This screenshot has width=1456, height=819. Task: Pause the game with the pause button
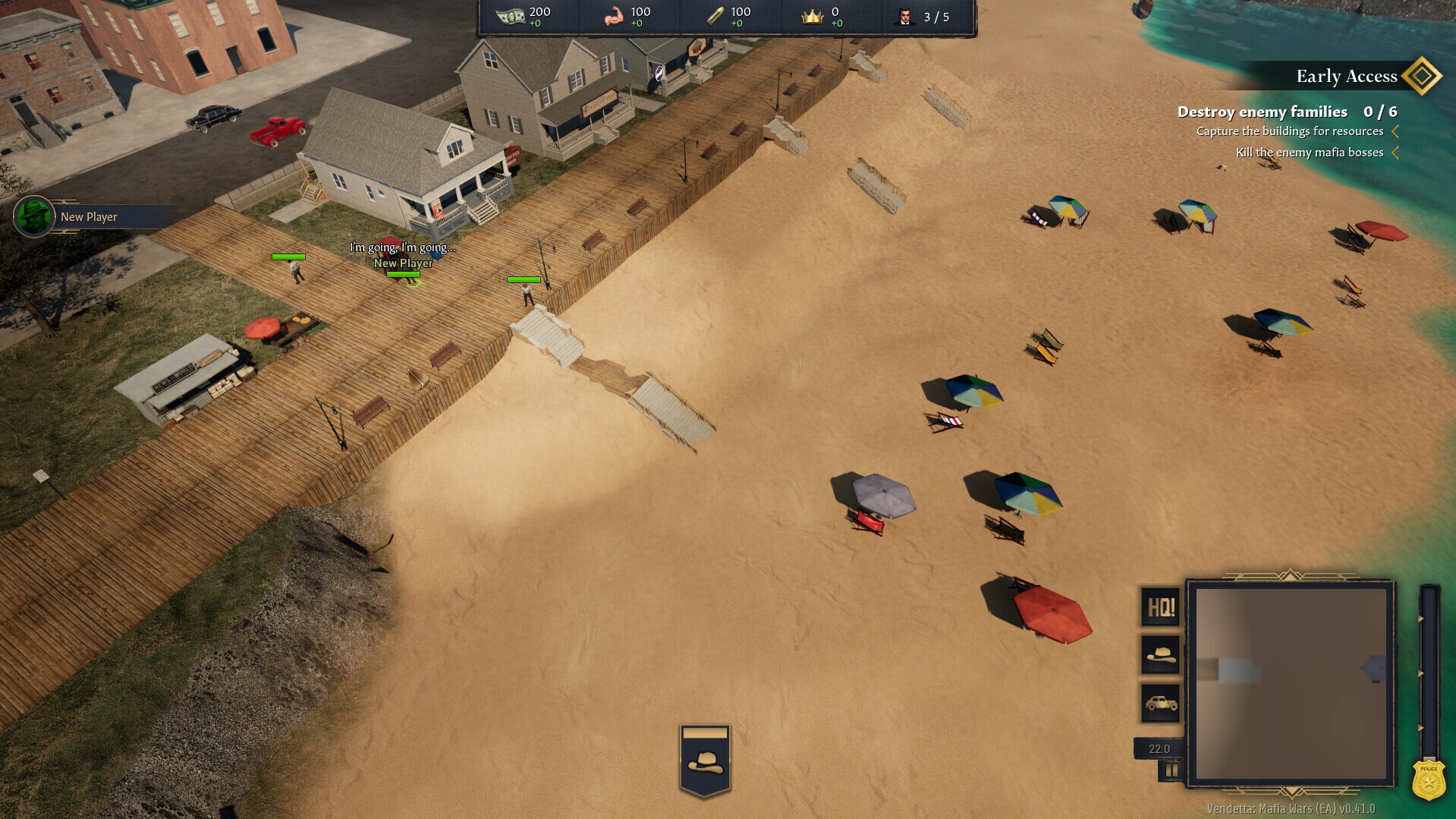tap(1171, 770)
